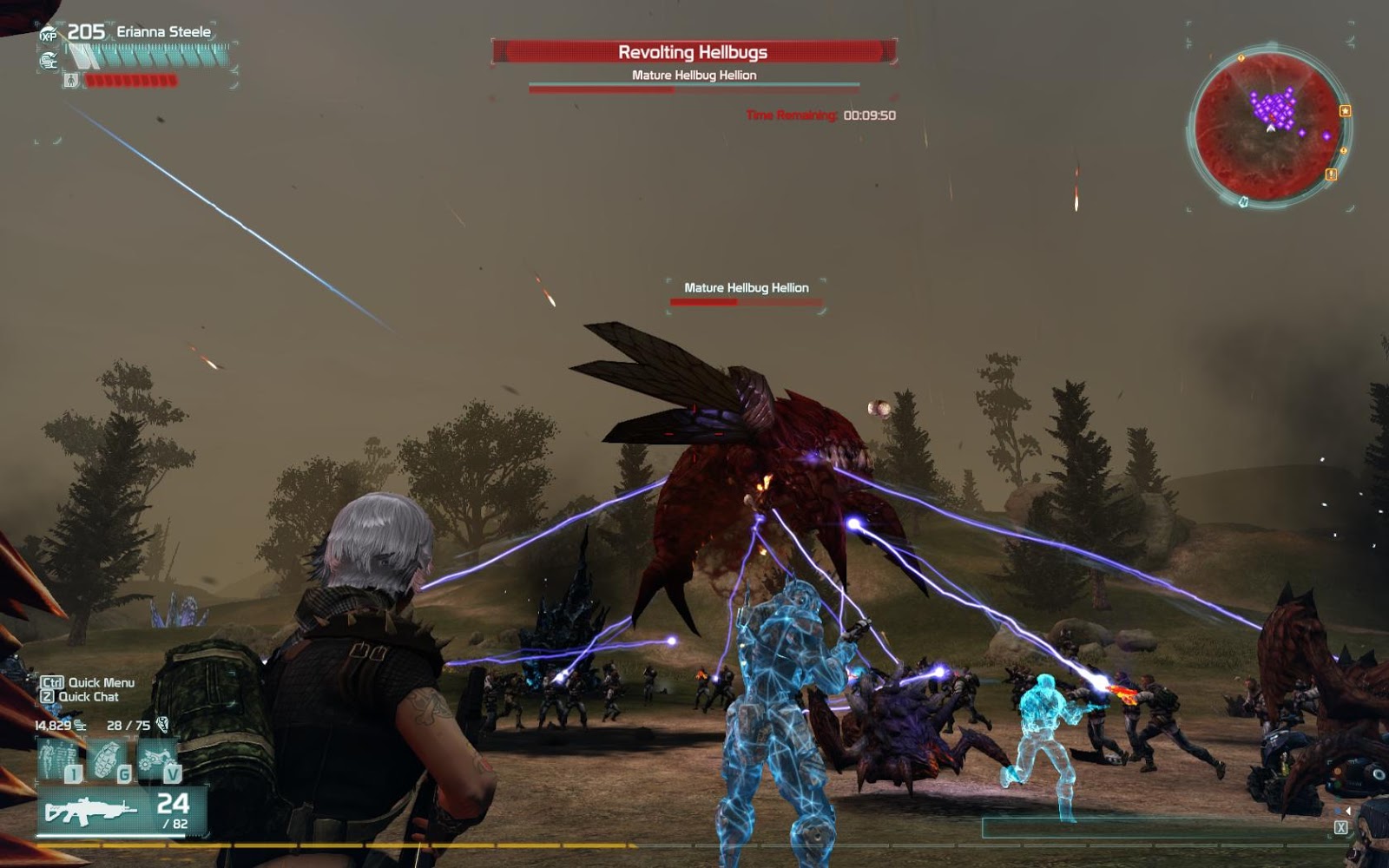This screenshot has width=1389, height=868.
Task: Click the N compass marker below the minimap
Action: coord(1243,201)
